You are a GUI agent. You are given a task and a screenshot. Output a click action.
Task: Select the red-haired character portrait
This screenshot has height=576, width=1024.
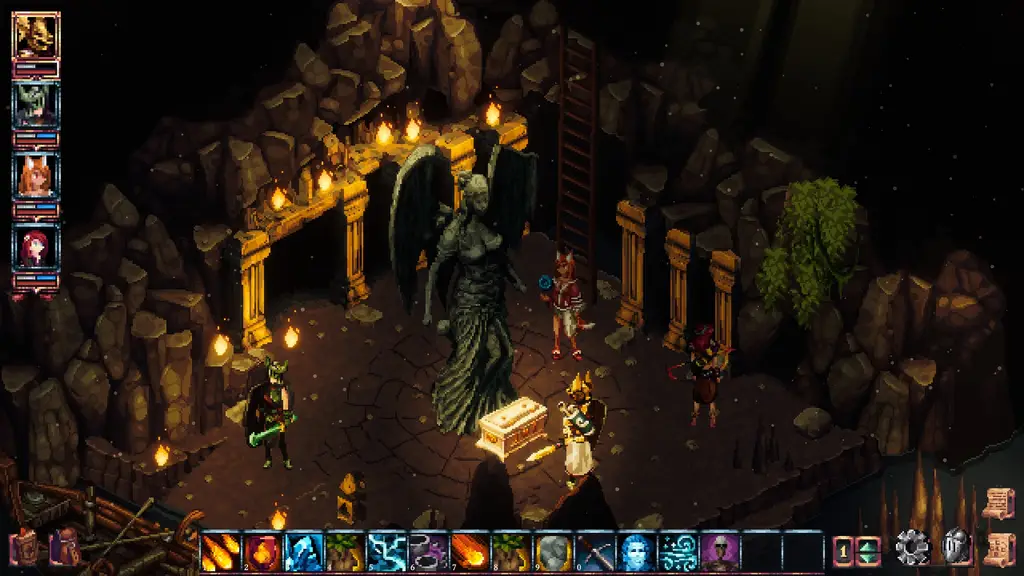37,246
